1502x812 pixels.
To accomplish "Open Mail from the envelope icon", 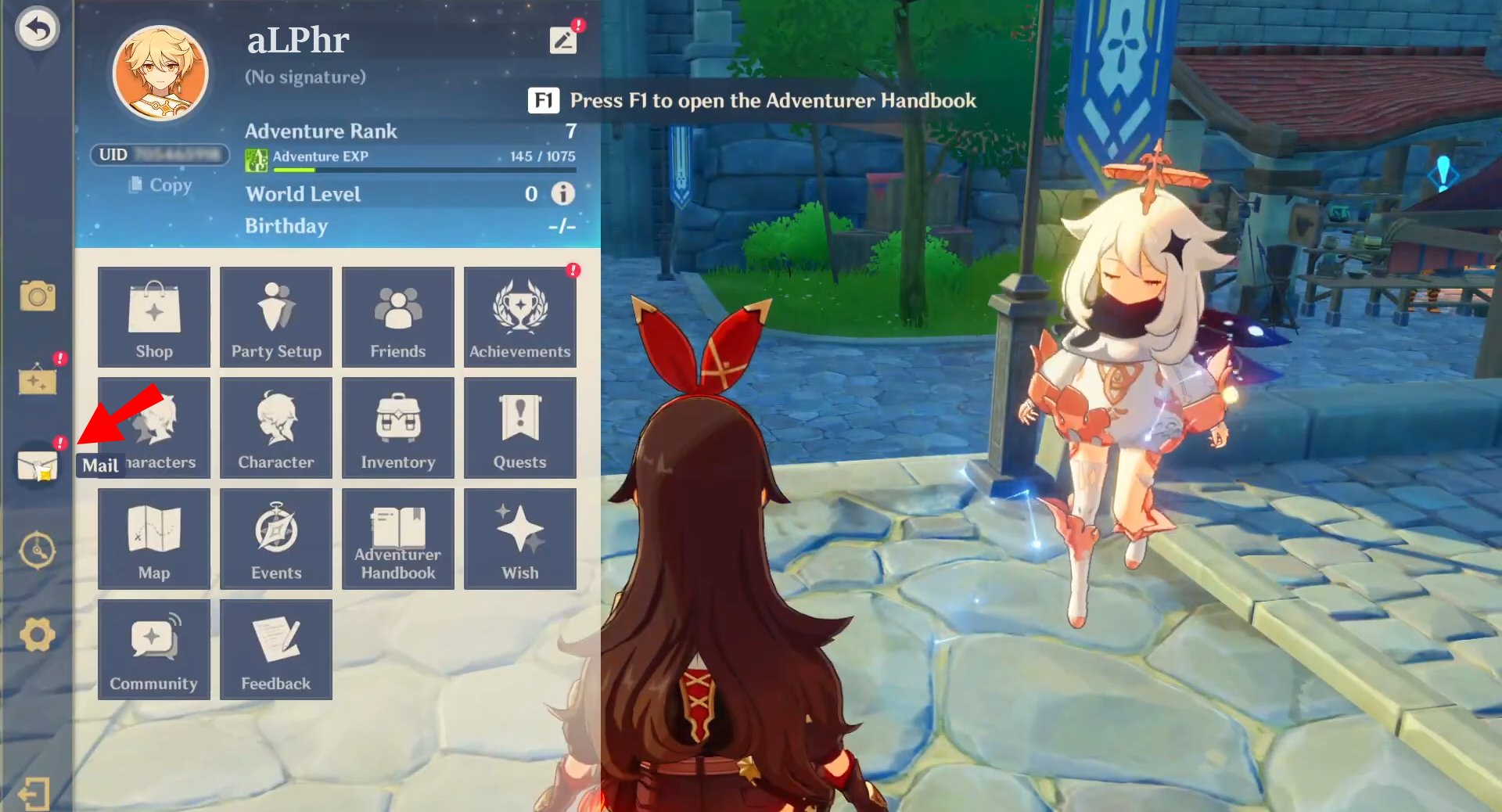I will (x=38, y=465).
